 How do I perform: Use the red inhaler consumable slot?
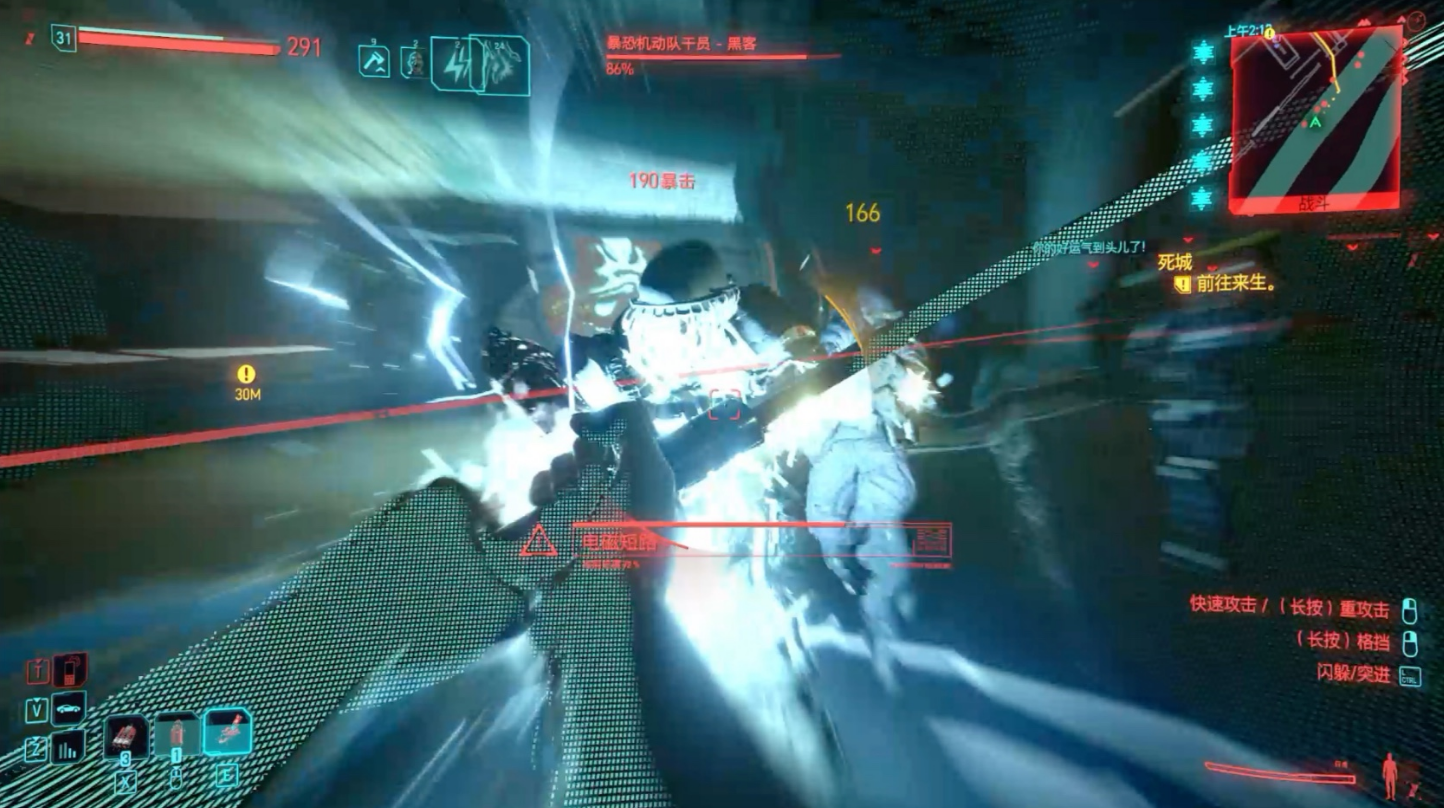tap(126, 737)
